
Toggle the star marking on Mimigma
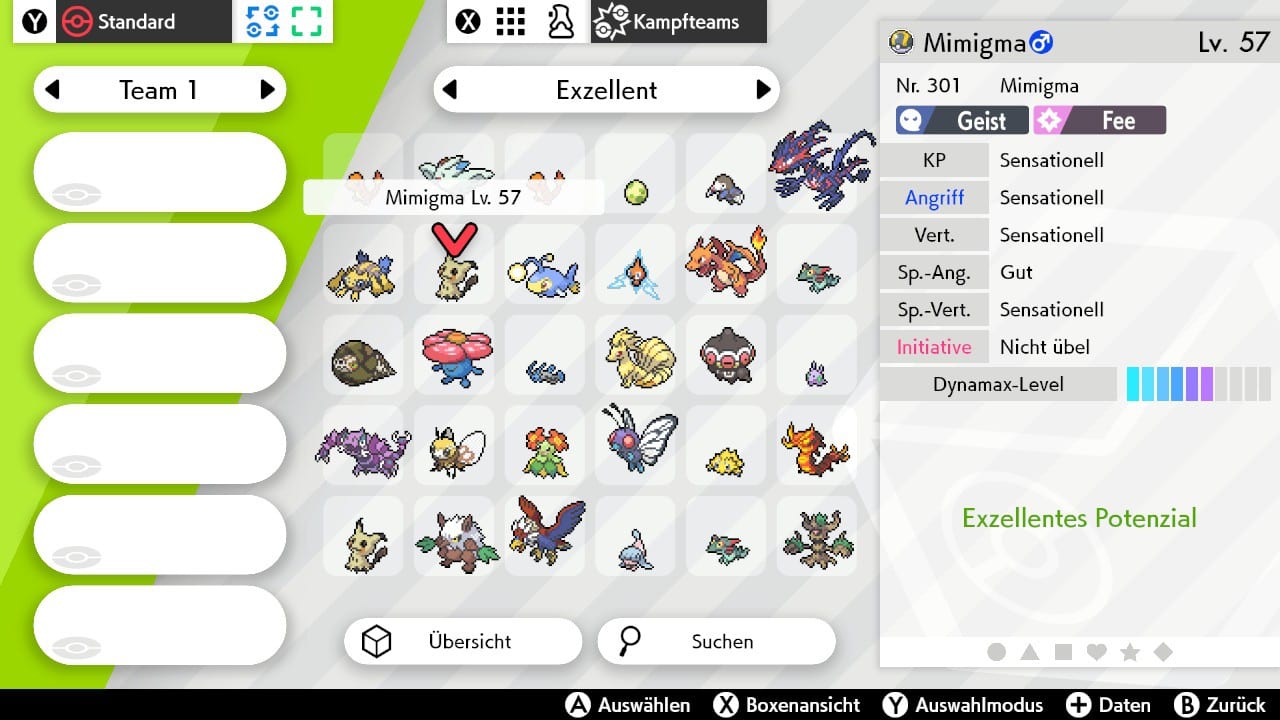[x=1130, y=652]
